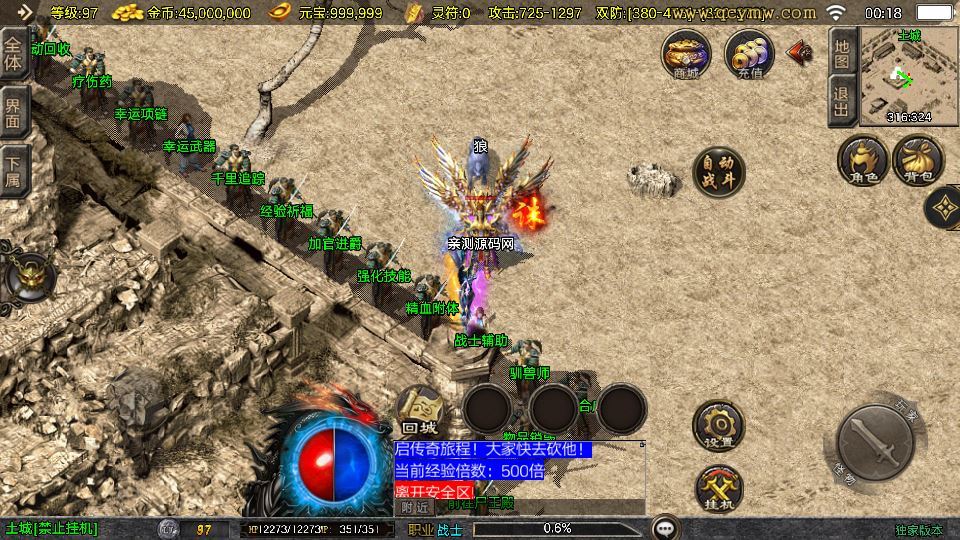The width and height of the screenshot is (960, 540).
Task: Click the diamond icon below the backpack
Action: (943, 207)
